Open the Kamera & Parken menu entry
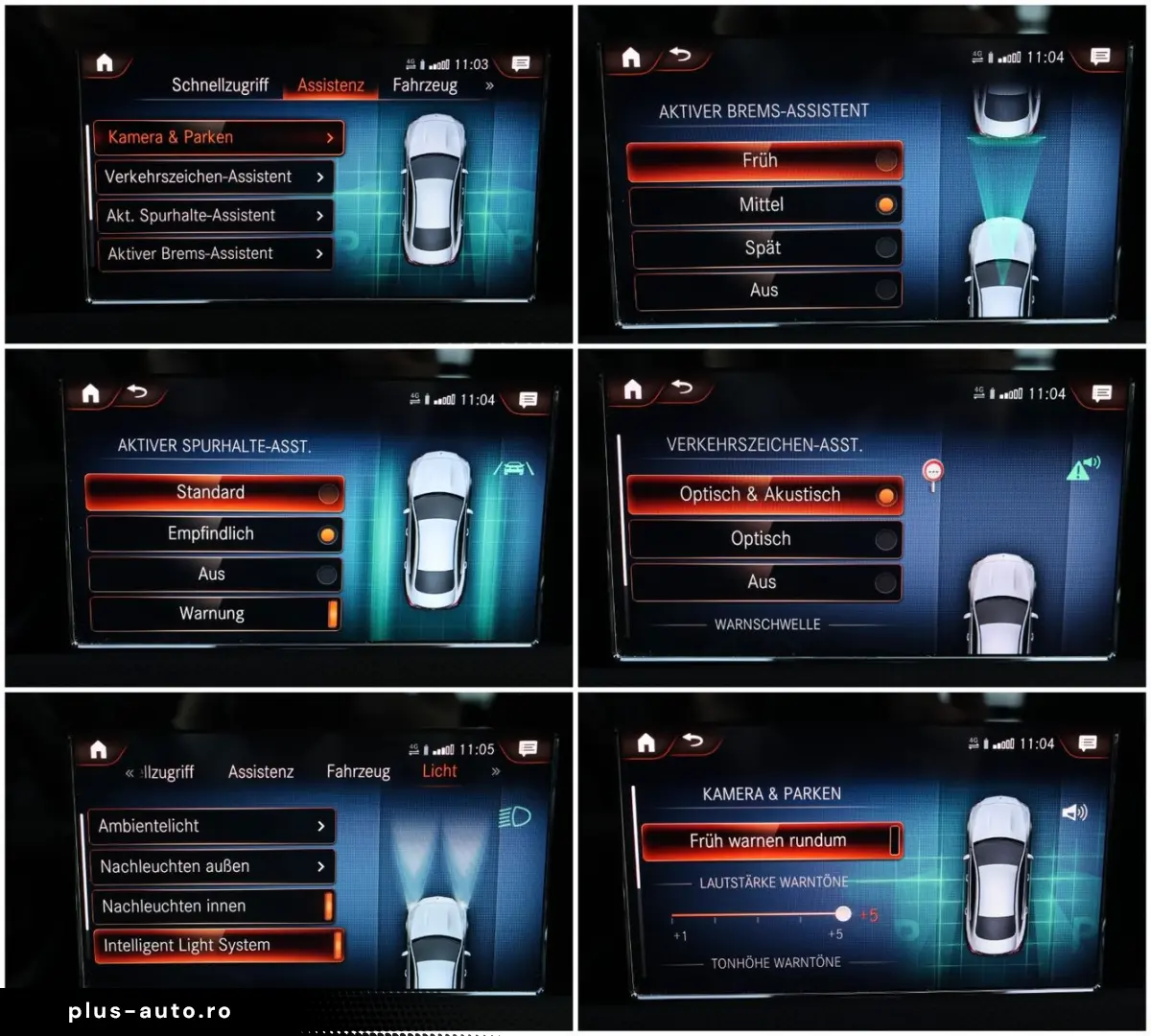 (218, 137)
